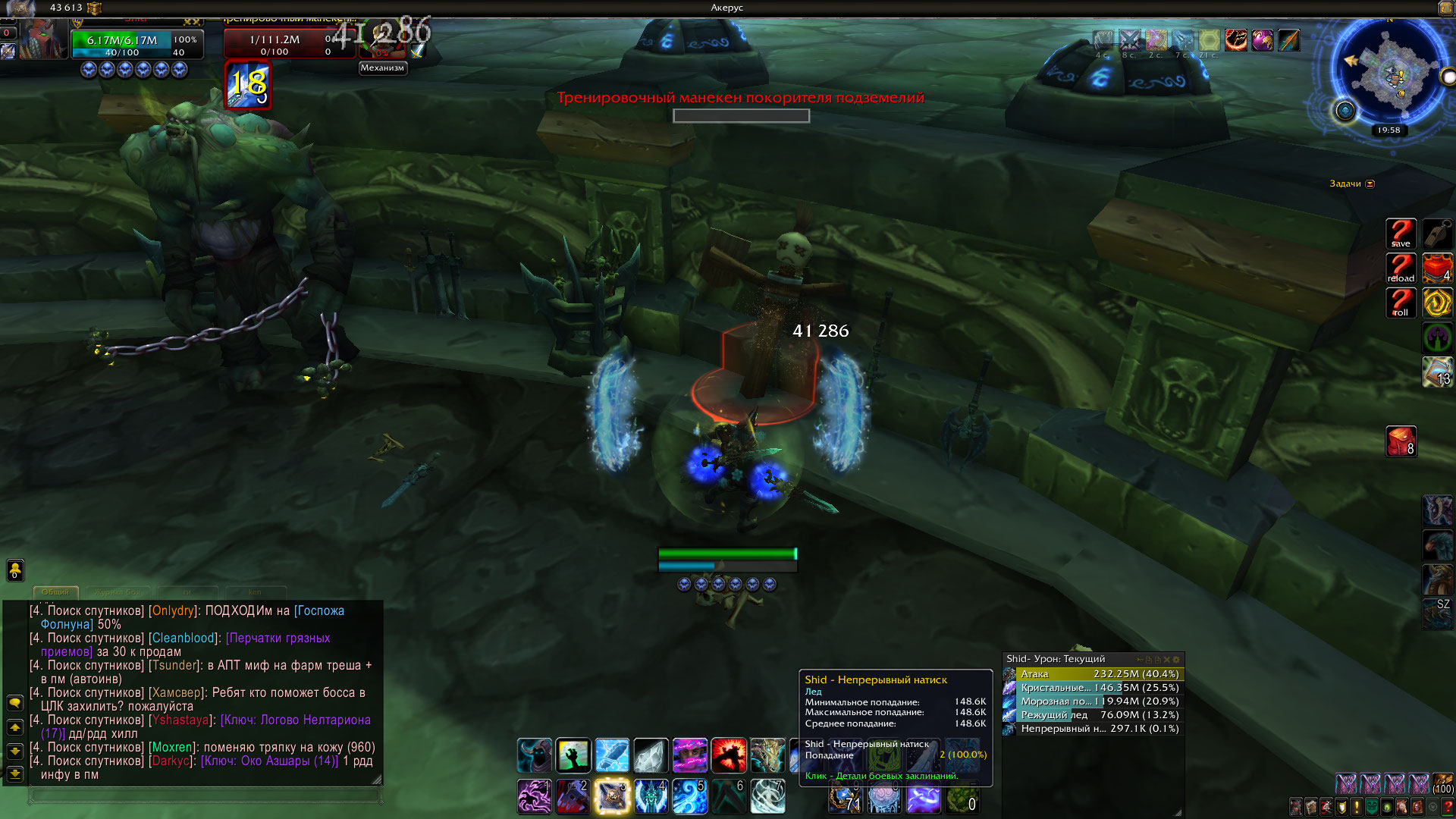Expand the "Задачи" objectives tracker

[1370, 184]
